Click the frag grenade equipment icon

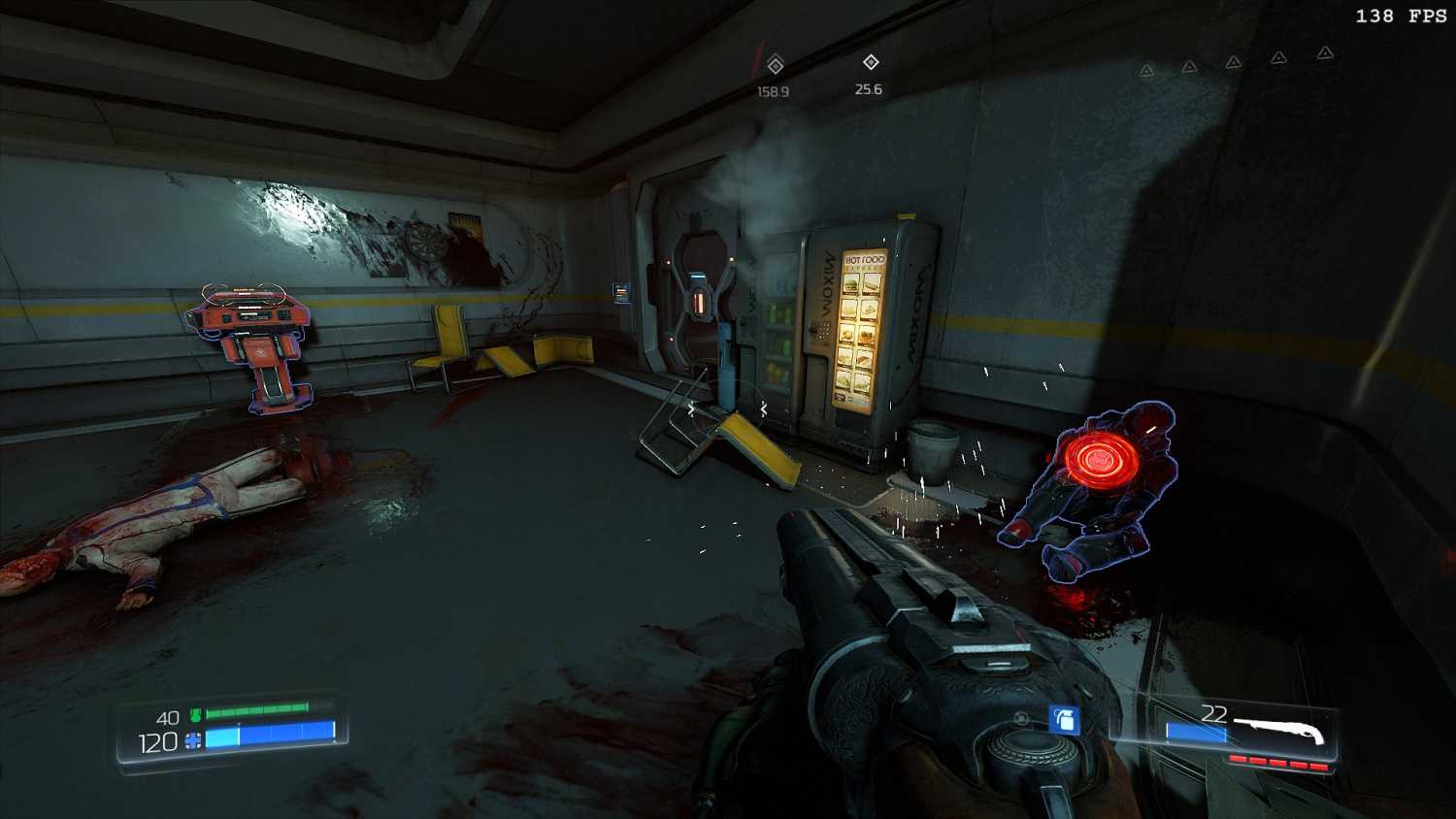[x=1065, y=719]
